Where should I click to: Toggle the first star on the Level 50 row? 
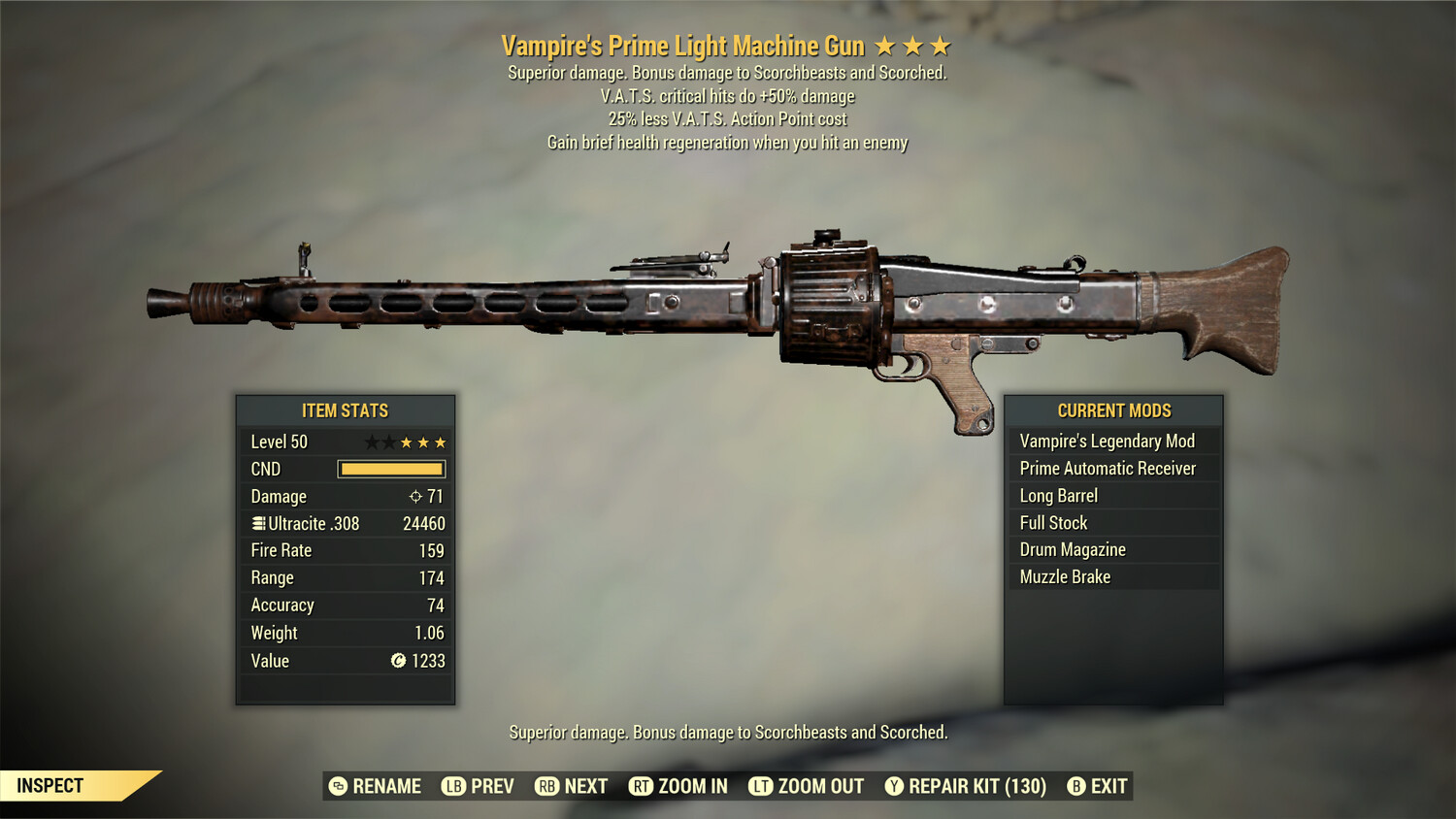[372, 441]
